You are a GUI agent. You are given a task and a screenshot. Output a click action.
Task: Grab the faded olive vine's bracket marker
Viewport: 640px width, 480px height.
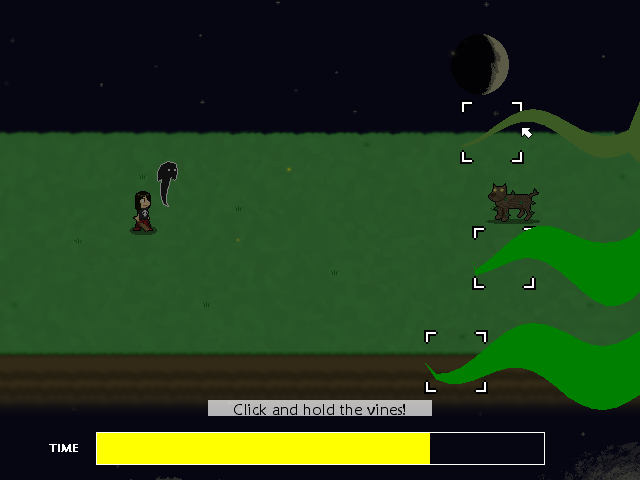point(491,131)
